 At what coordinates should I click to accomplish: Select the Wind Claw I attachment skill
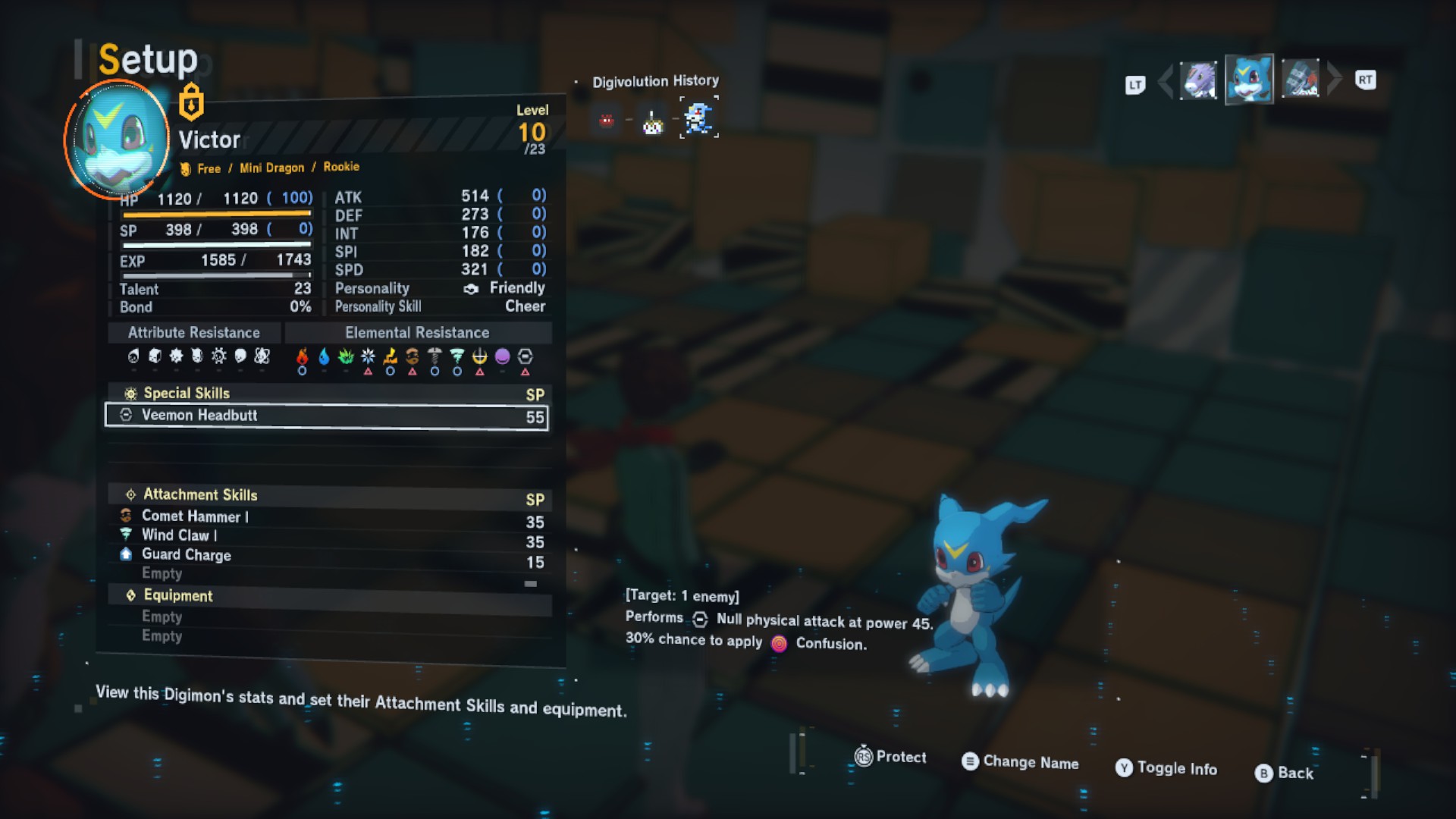pyautogui.click(x=179, y=535)
